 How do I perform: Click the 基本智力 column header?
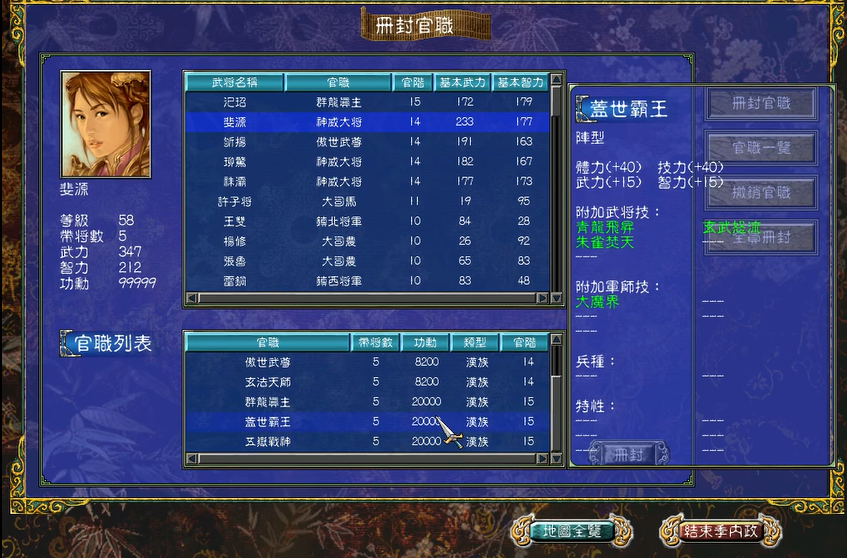tap(520, 82)
